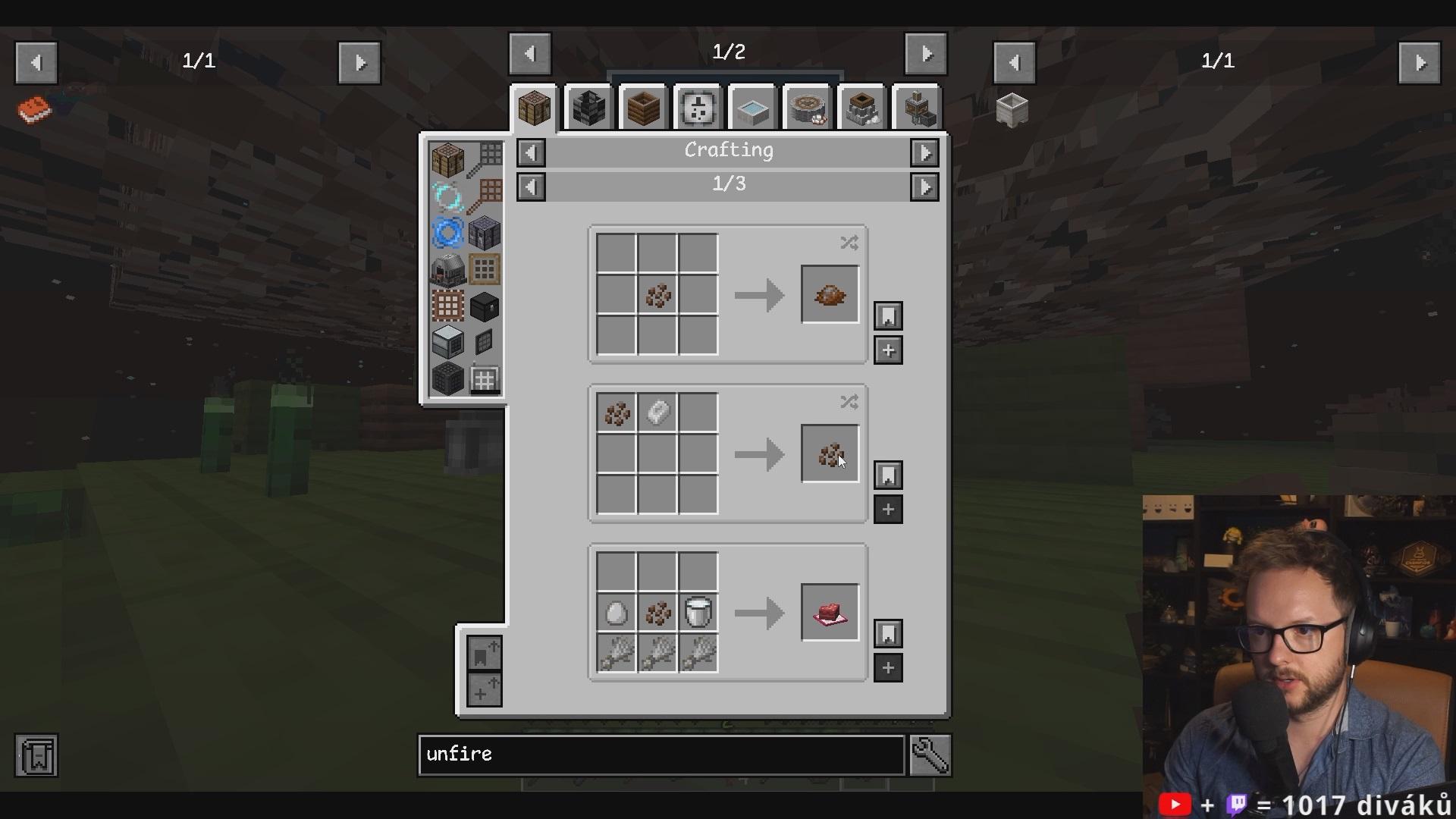Open the bookmarks button in bottom-left corner
1456x819 pixels.
36,755
